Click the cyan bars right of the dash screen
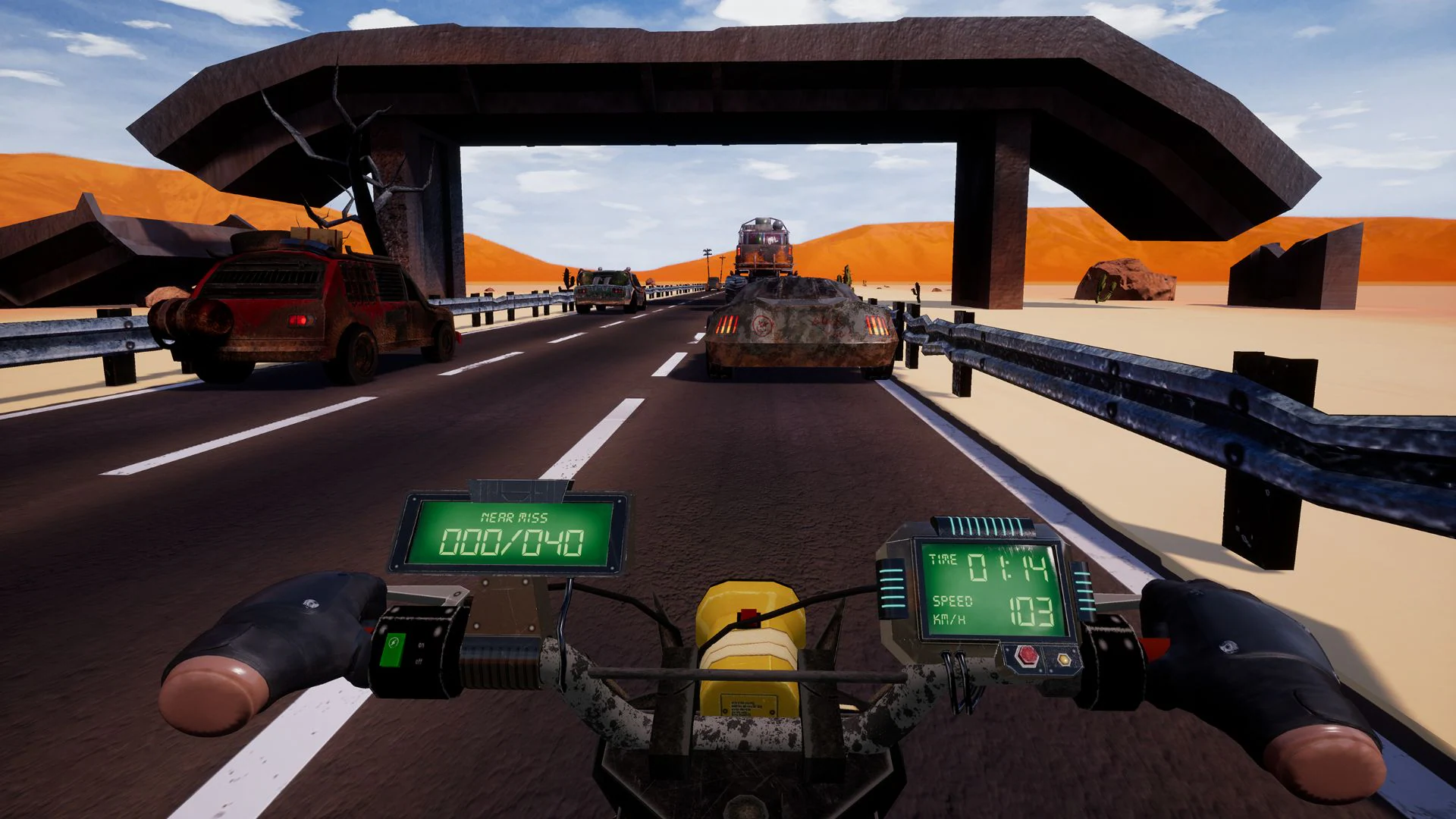 (x=1086, y=590)
